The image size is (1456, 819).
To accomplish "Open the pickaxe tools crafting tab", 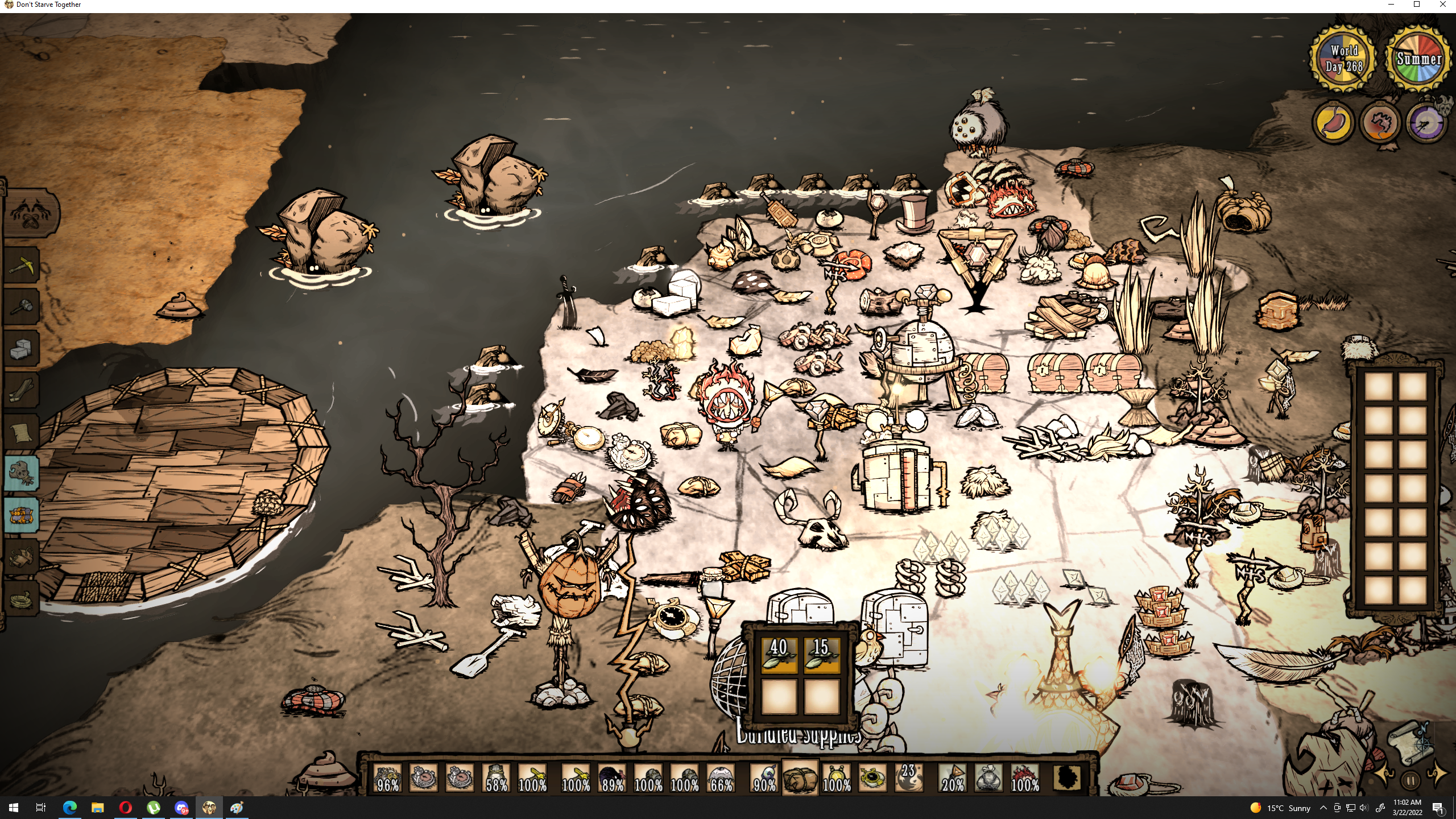I will (x=22, y=265).
